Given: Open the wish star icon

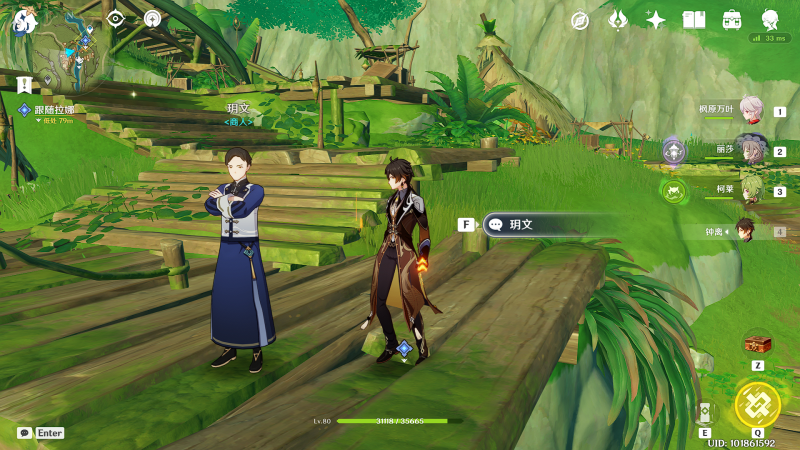Looking at the screenshot, I should click(x=656, y=20).
